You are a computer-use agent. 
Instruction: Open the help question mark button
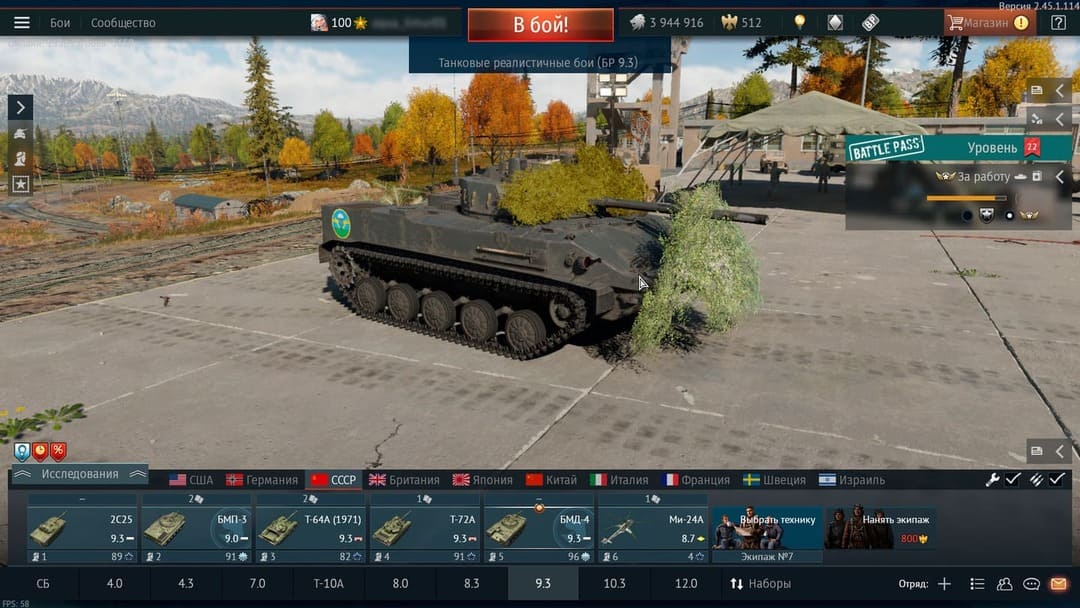point(1058,23)
